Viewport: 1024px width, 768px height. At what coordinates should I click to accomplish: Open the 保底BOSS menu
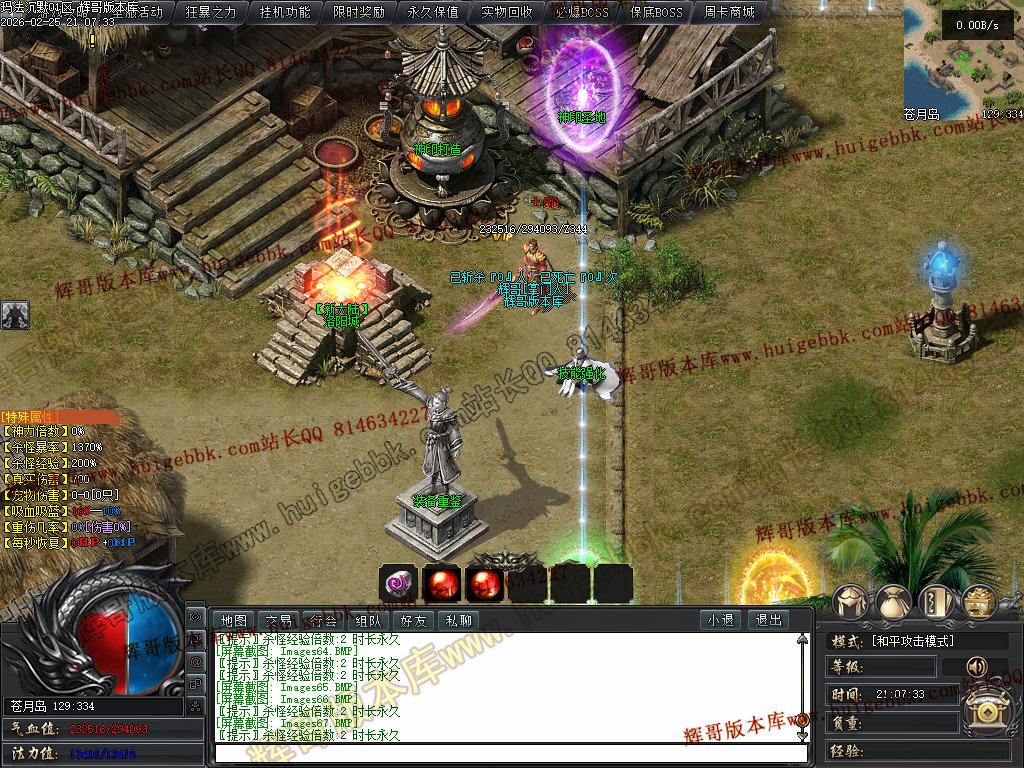tap(655, 12)
